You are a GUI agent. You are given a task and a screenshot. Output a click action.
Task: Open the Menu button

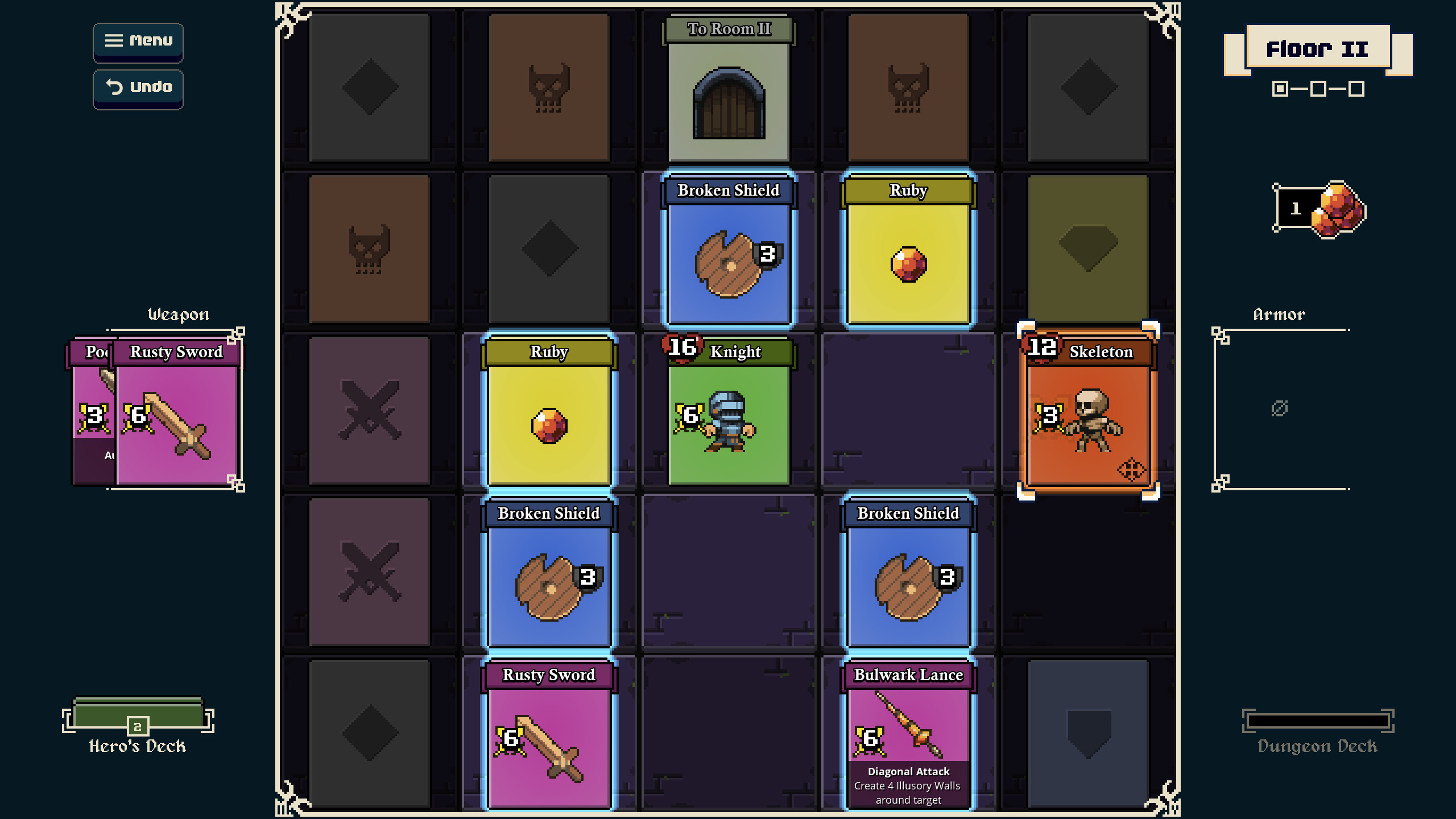pos(138,42)
